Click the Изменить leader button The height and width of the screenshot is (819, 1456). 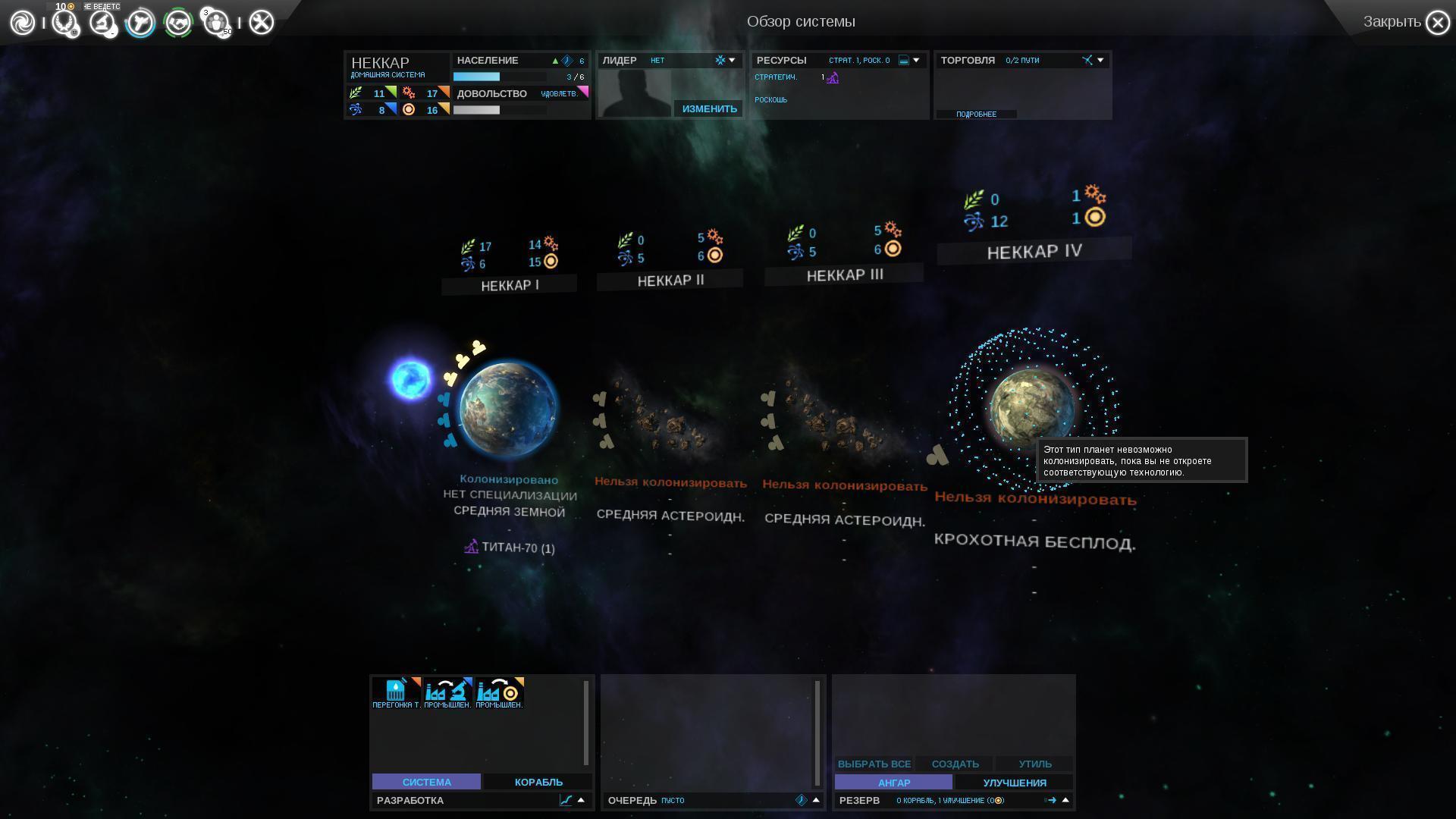[709, 108]
